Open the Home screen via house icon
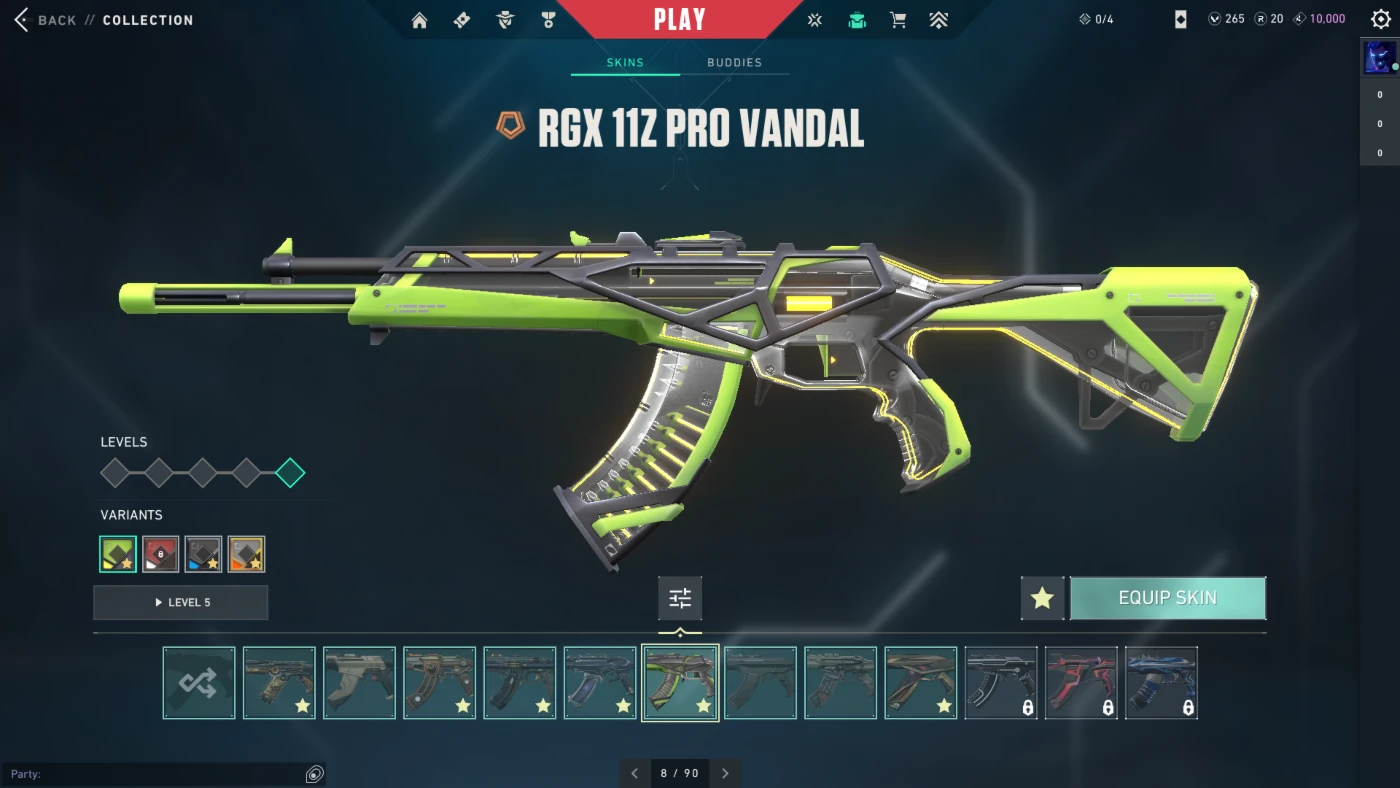 click(419, 20)
